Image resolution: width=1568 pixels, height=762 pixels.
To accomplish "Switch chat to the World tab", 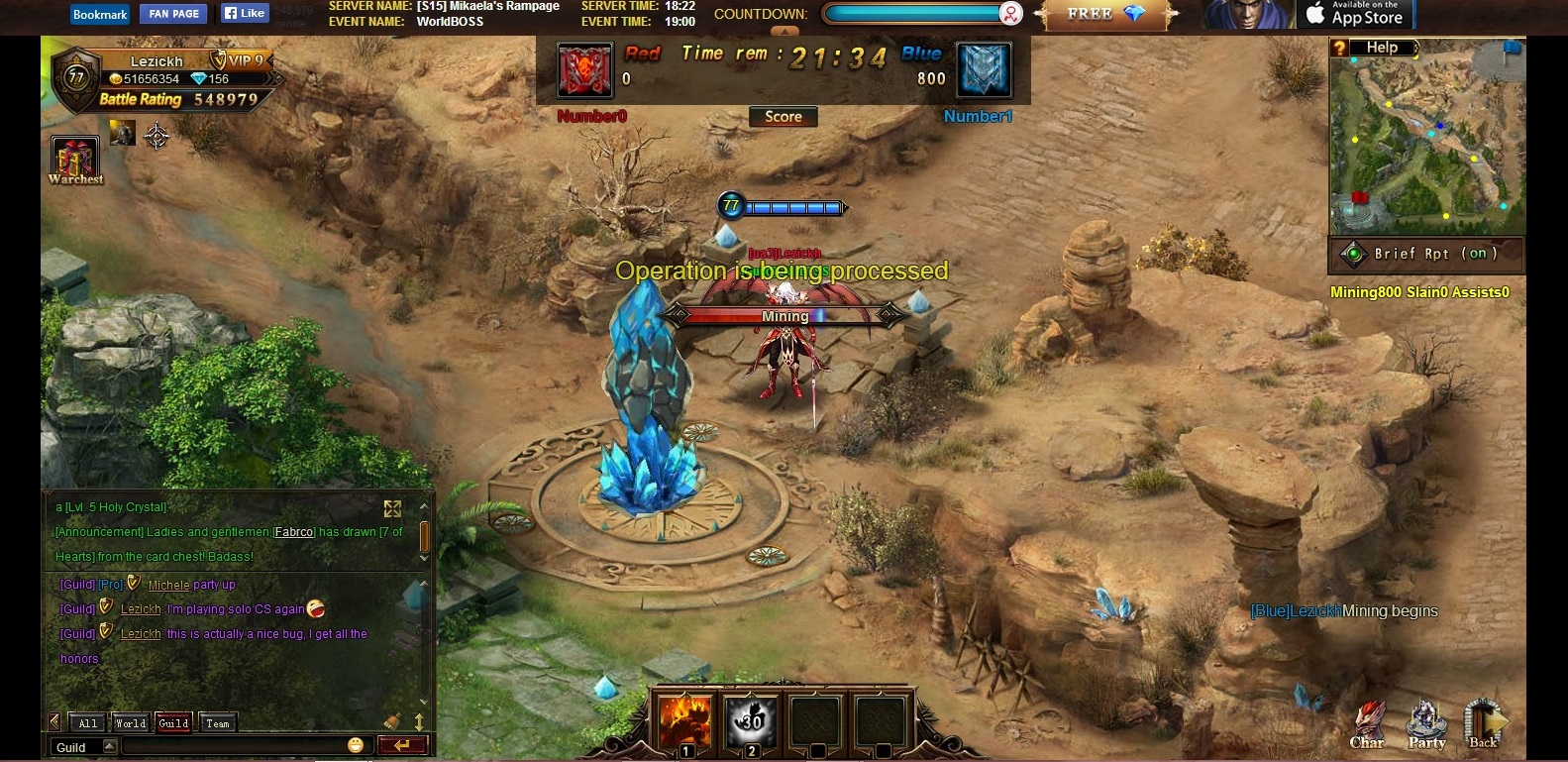I will coord(130,723).
